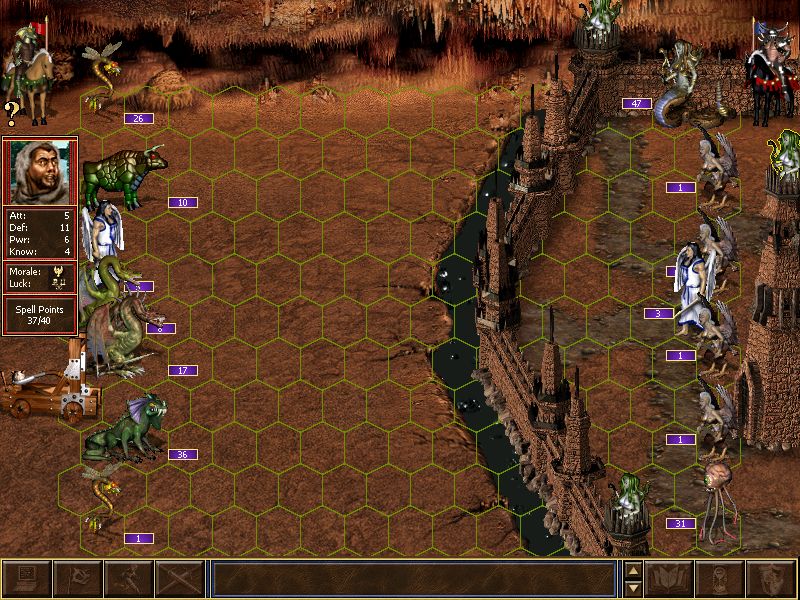Click the hourglass Wait button
Viewport: 800px width, 600px height.
(721, 578)
